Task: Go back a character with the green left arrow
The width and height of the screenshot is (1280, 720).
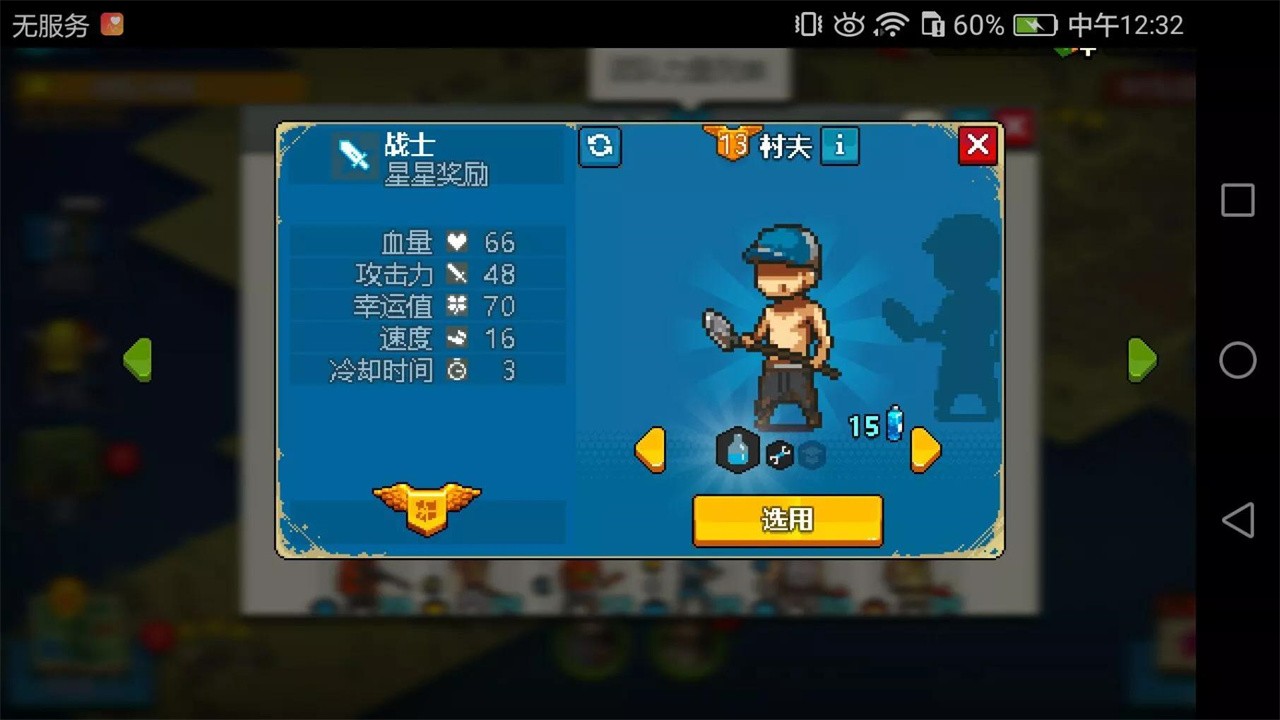Action: coord(137,359)
